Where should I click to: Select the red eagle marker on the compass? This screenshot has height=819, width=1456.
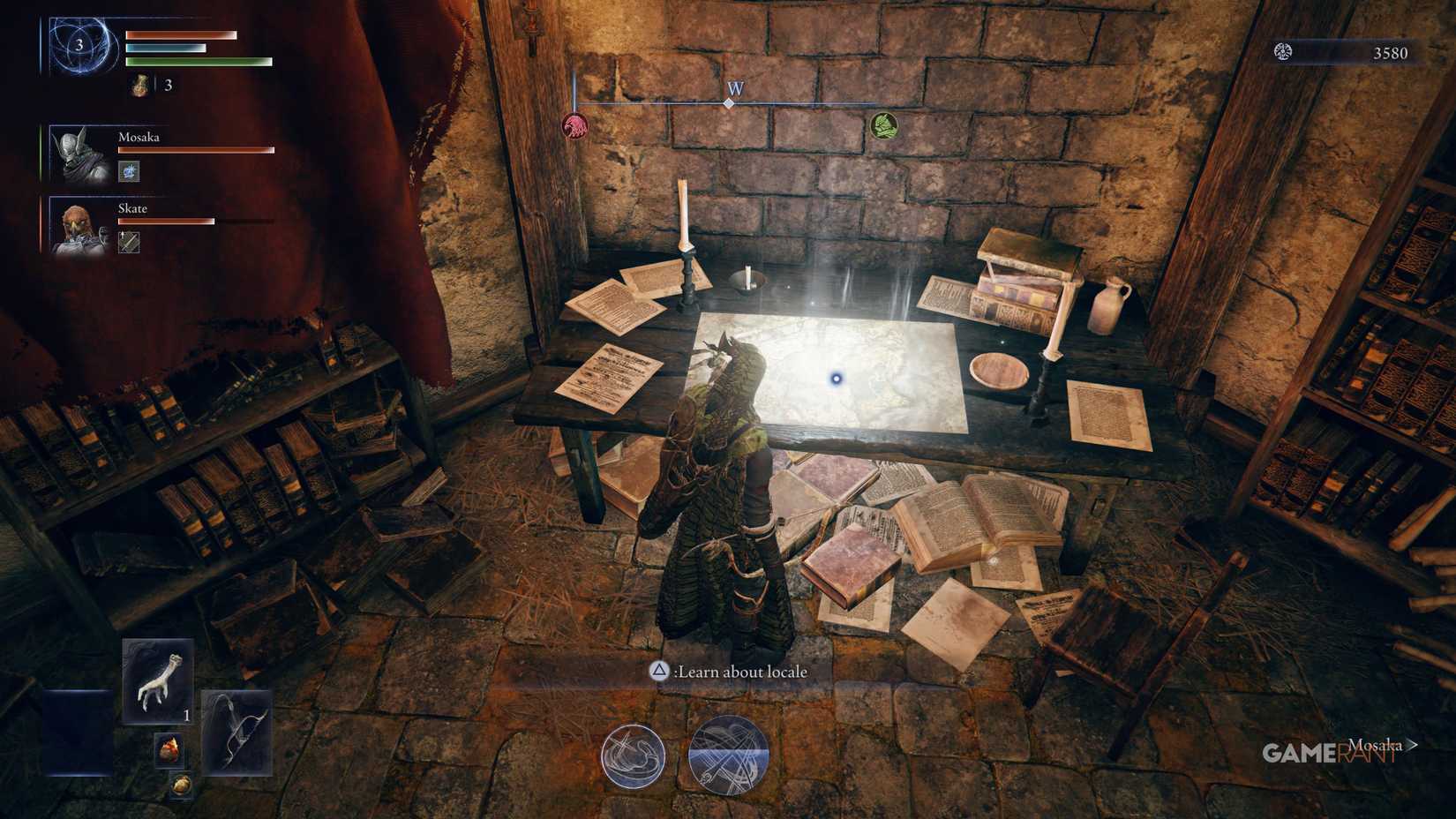(x=574, y=128)
